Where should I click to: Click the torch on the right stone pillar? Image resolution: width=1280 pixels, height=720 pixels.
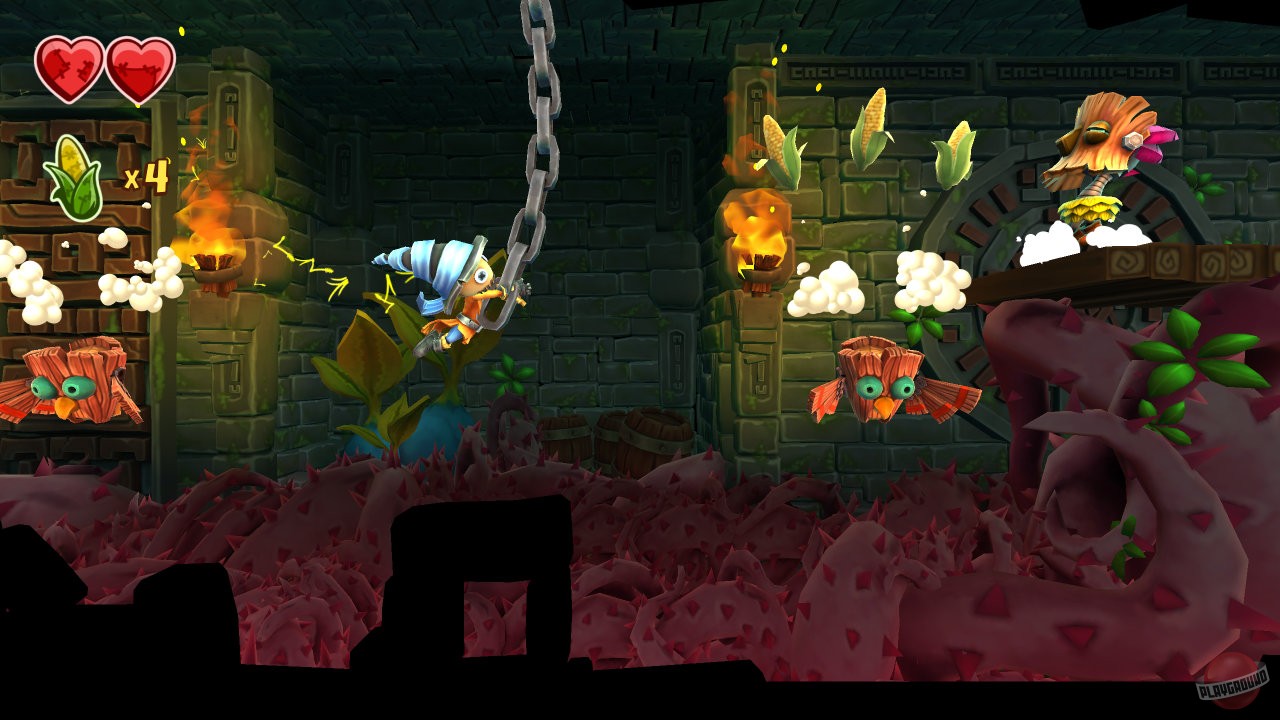point(762,240)
